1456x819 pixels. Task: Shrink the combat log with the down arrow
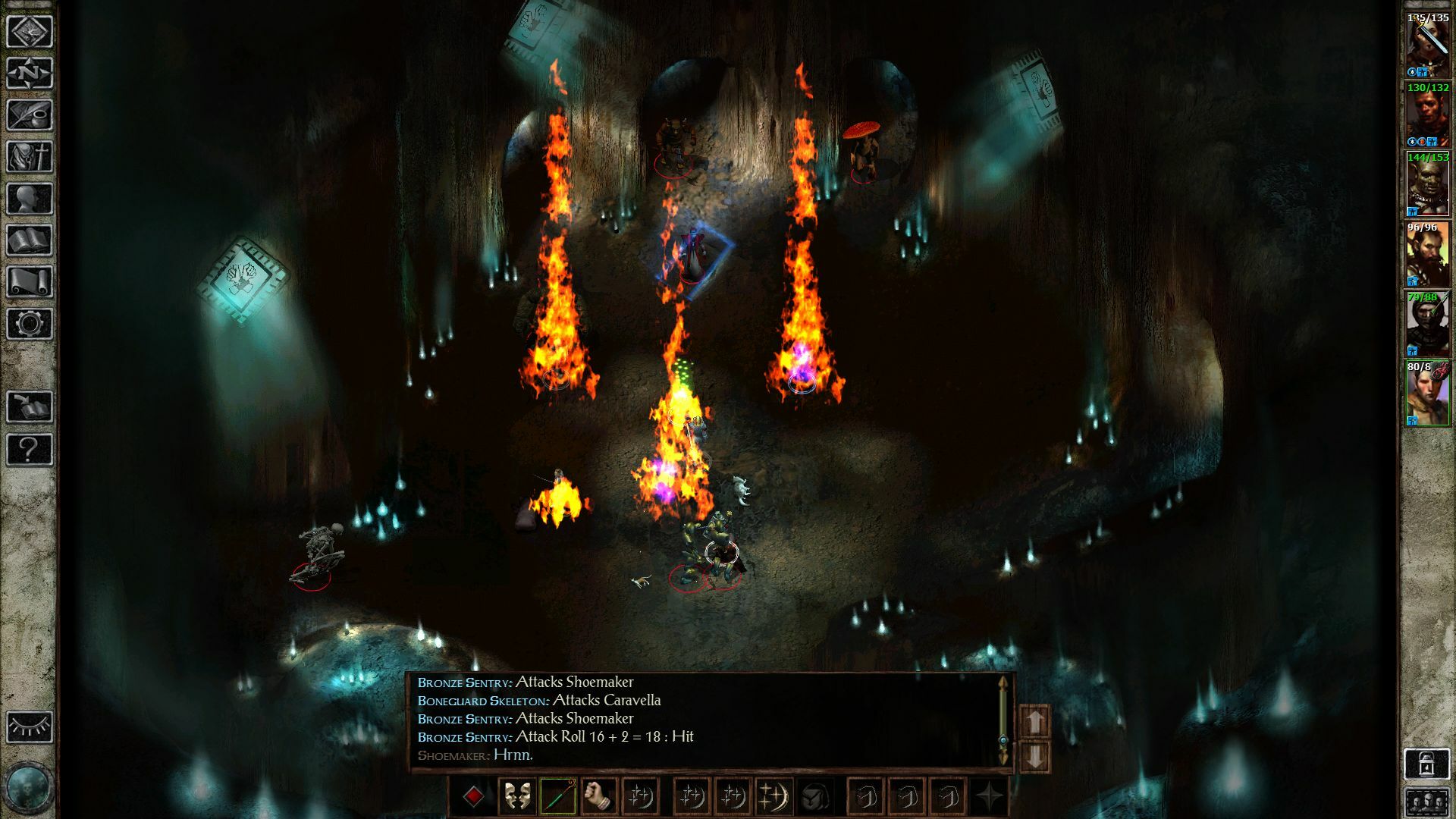pyautogui.click(x=1035, y=756)
